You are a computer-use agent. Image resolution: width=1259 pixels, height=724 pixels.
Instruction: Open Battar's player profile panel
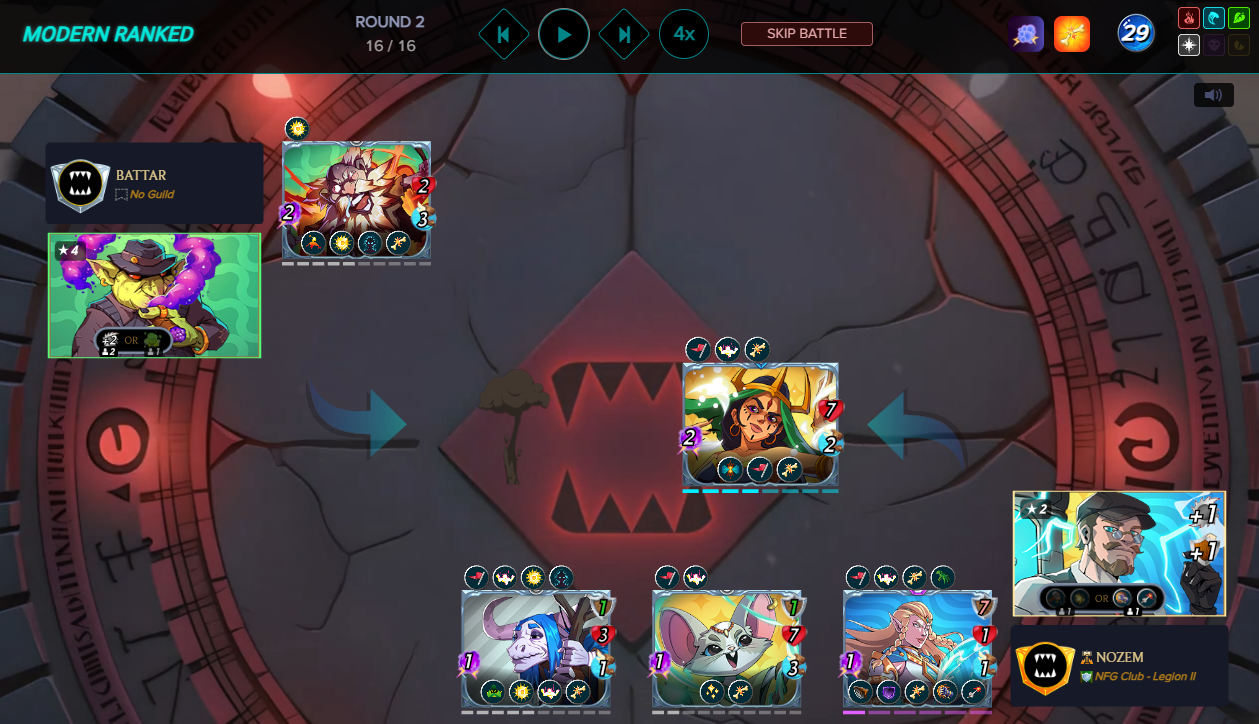[x=154, y=183]
